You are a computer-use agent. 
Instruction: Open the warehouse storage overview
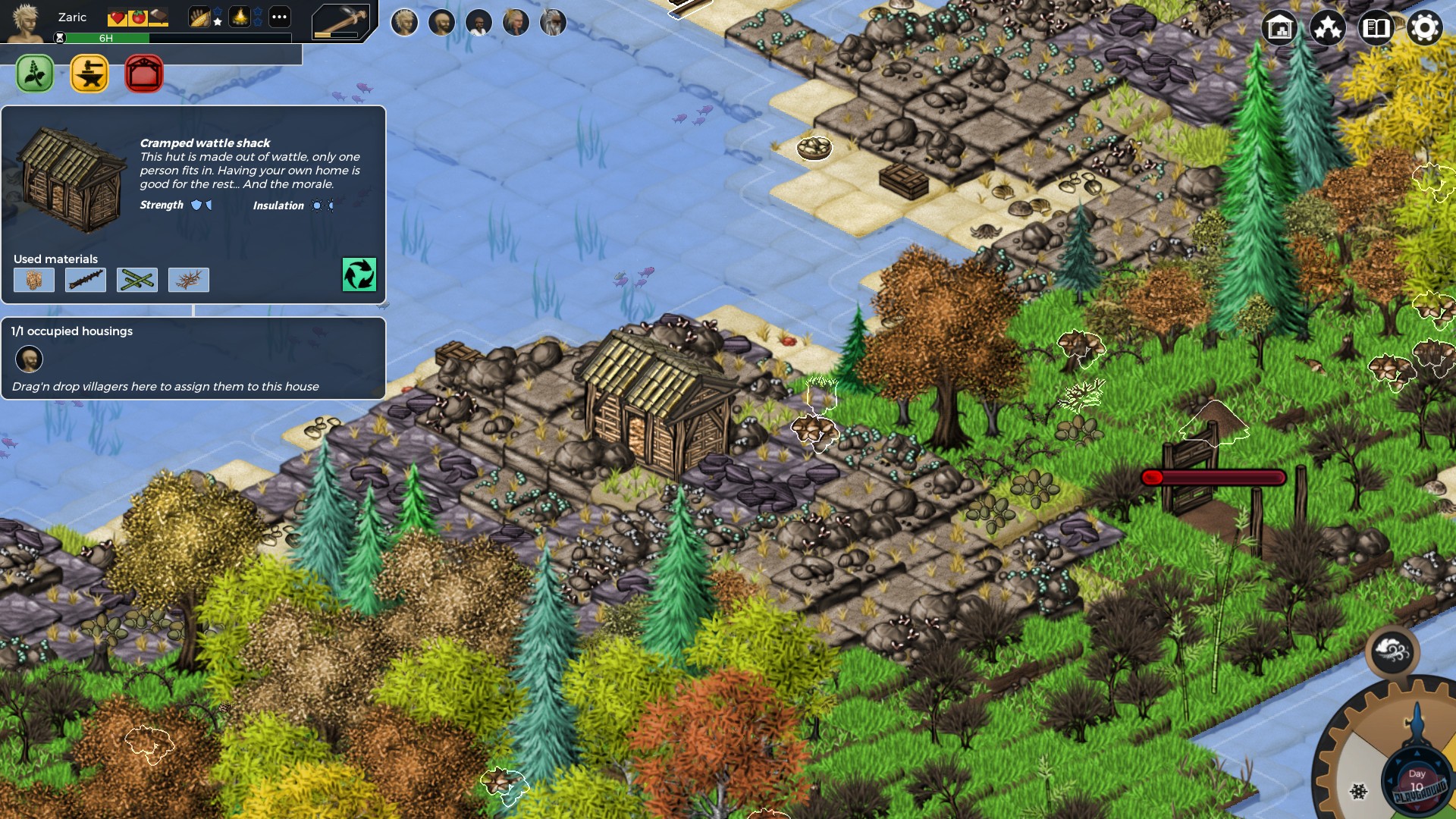(1279, 29)
